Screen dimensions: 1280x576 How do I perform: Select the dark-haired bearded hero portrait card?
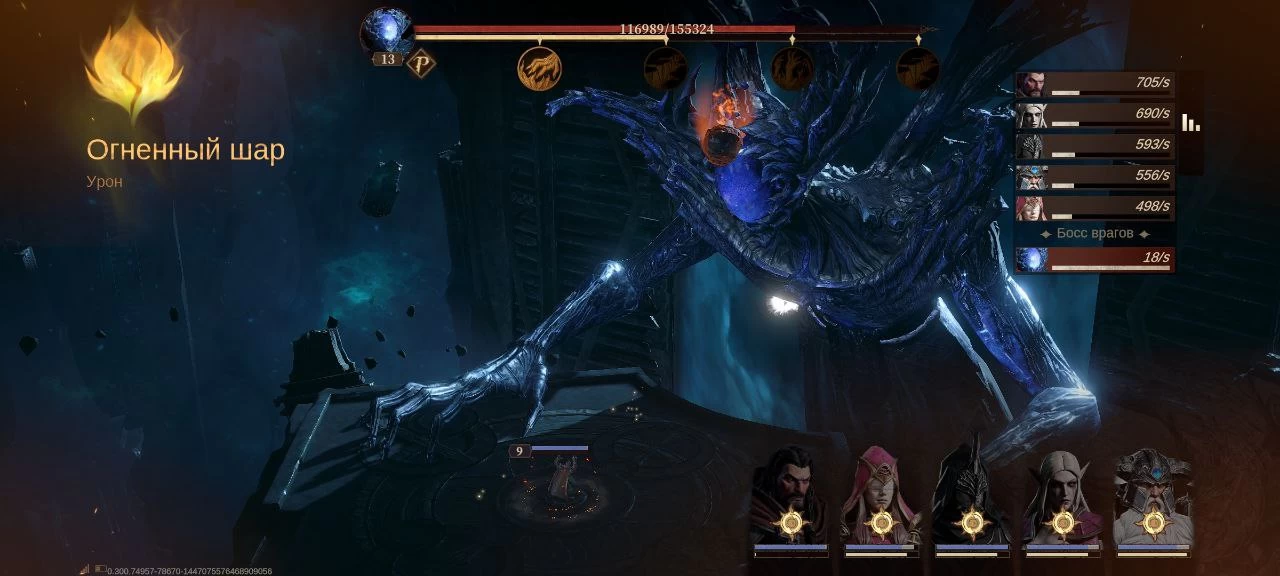pos(790,500)
